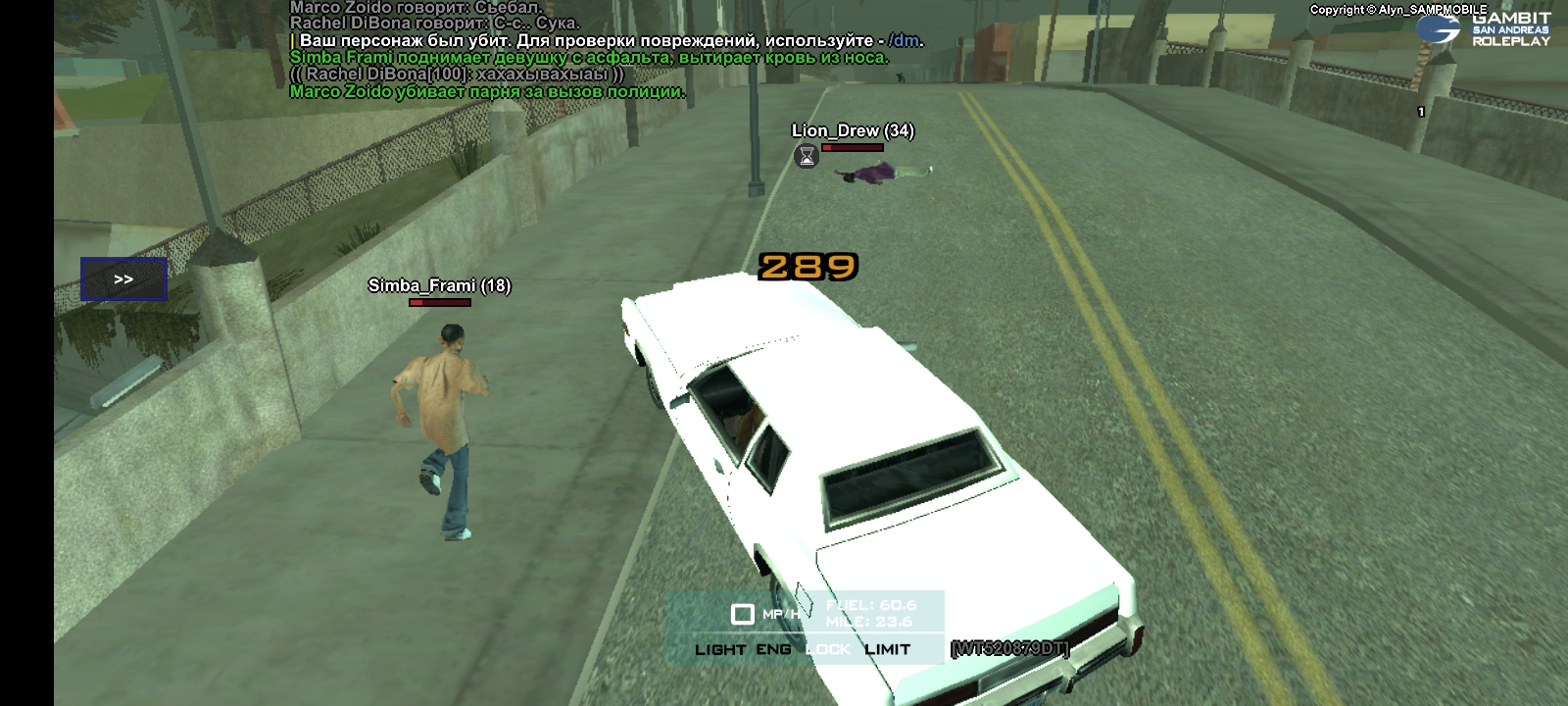Toggle the speed LIMIT indicator
1568x706 pixels.
pyautogui.click(x=887, y=649)
